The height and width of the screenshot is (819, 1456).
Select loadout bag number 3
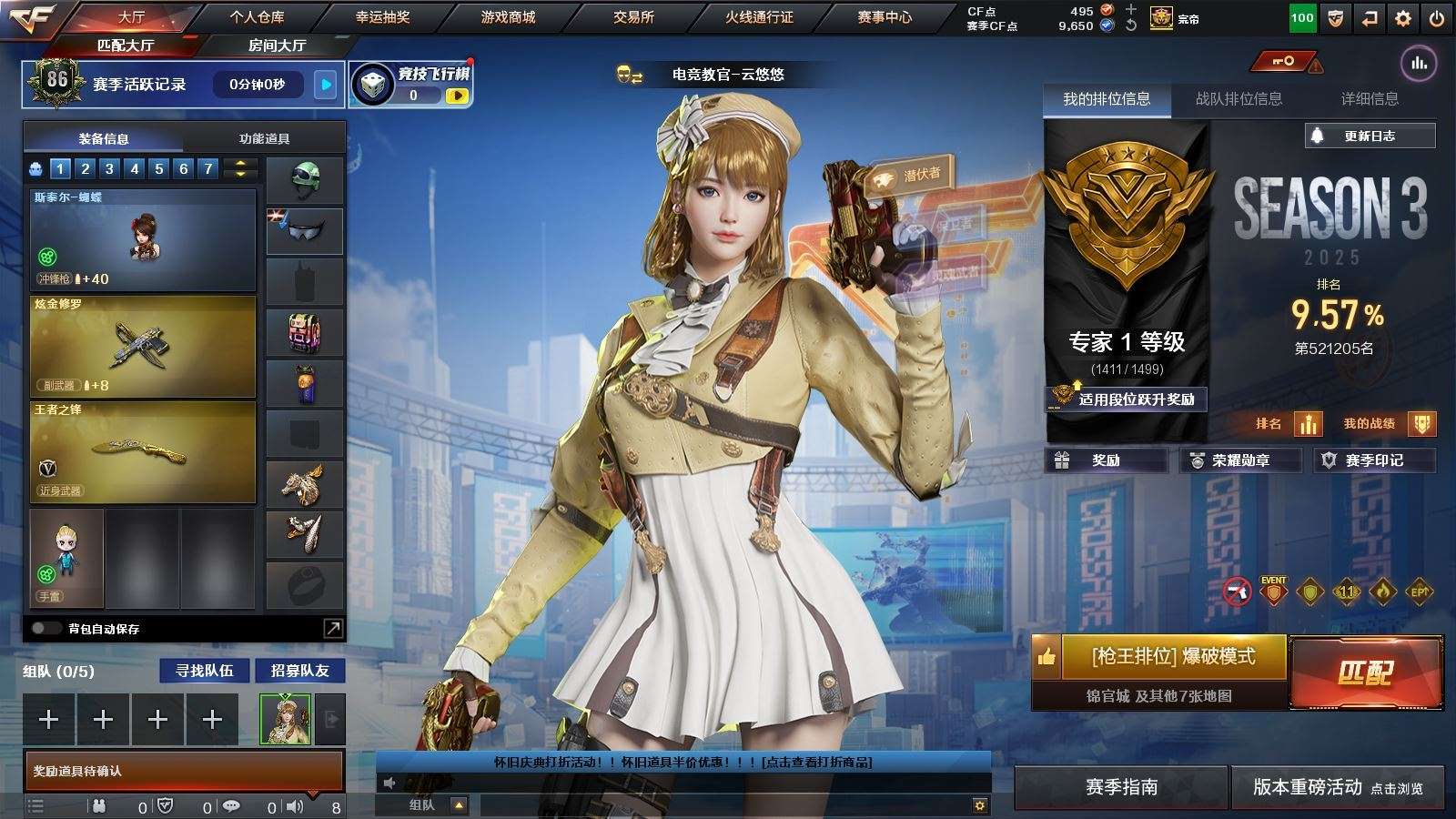click(x=109, y=168)
